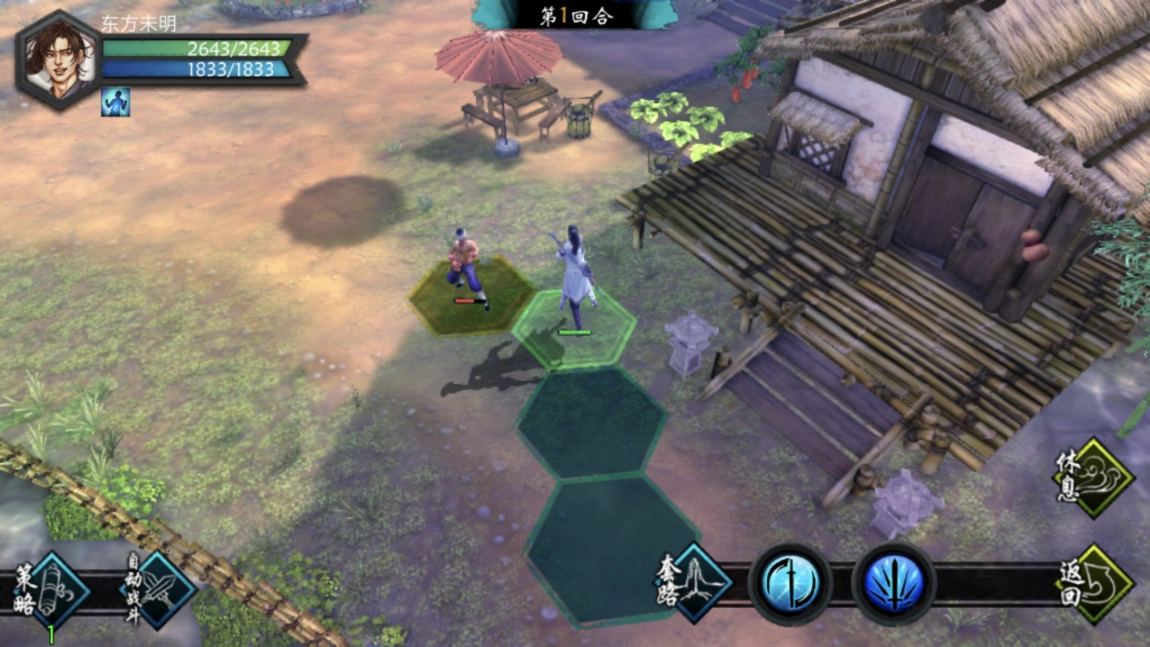Inspect the blue glowing figure buff icon
Screen dimensions: 1150x647
pyautogui.click(x=115, y=102)
